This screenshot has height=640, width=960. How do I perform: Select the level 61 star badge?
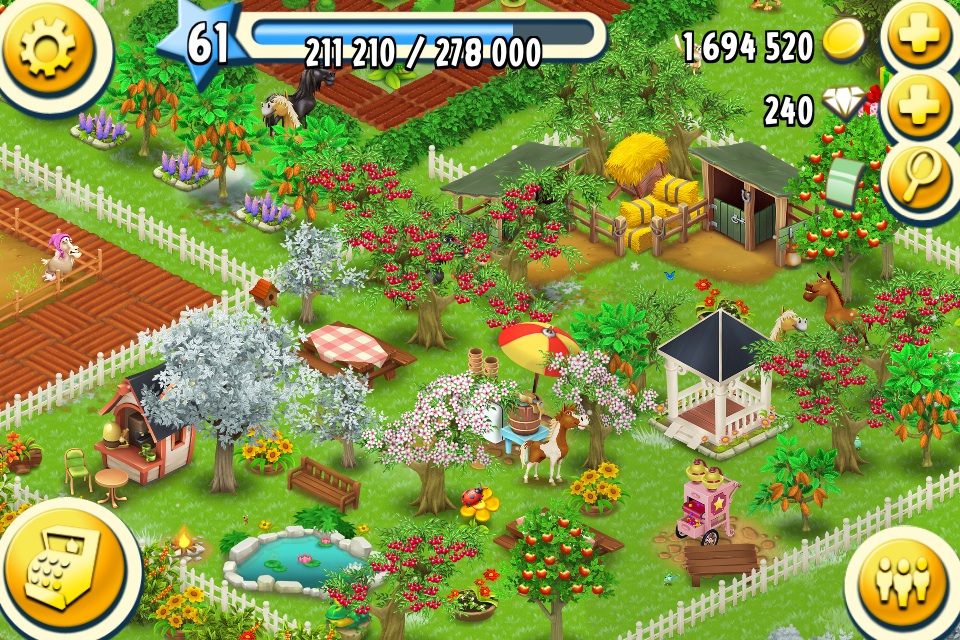point(207,45)
